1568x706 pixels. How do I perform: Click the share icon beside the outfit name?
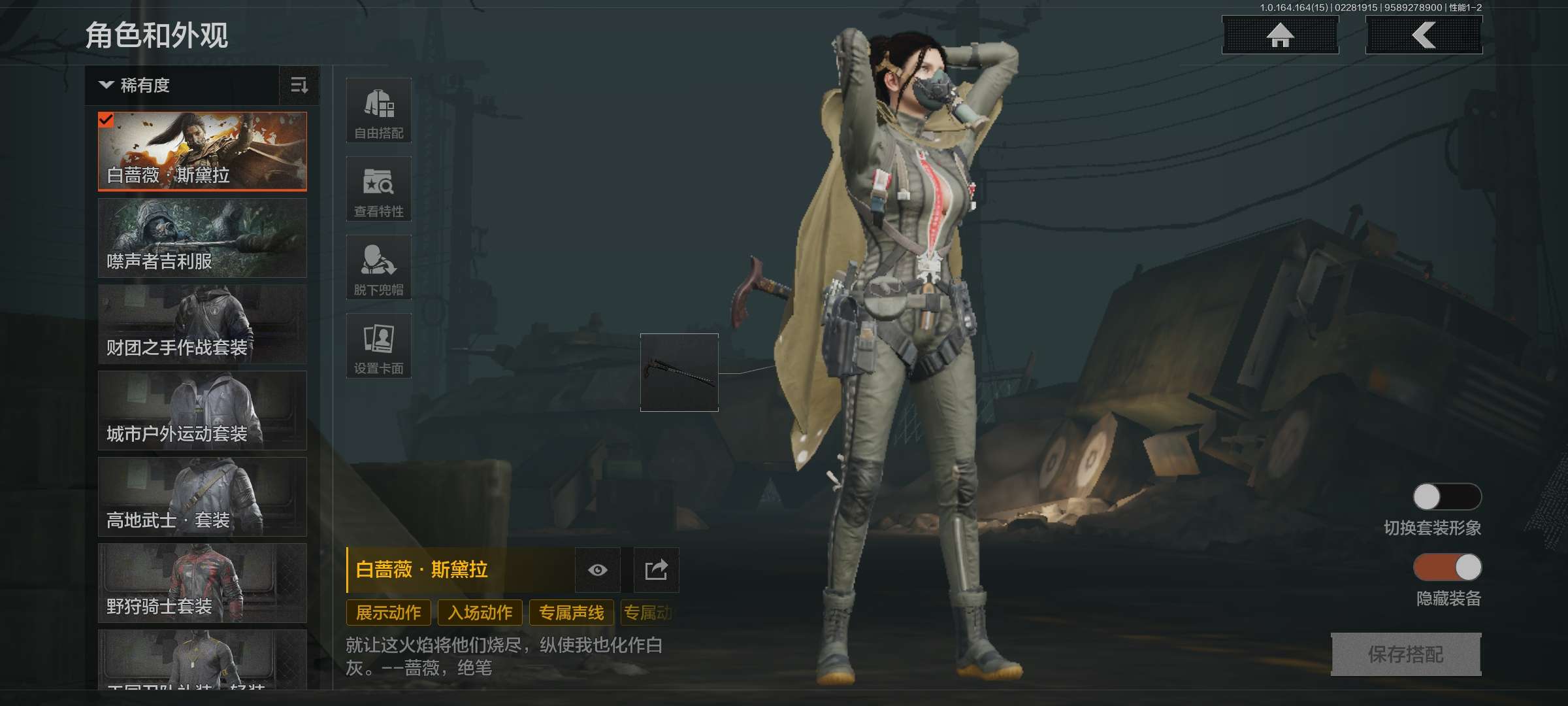(657, 569)
